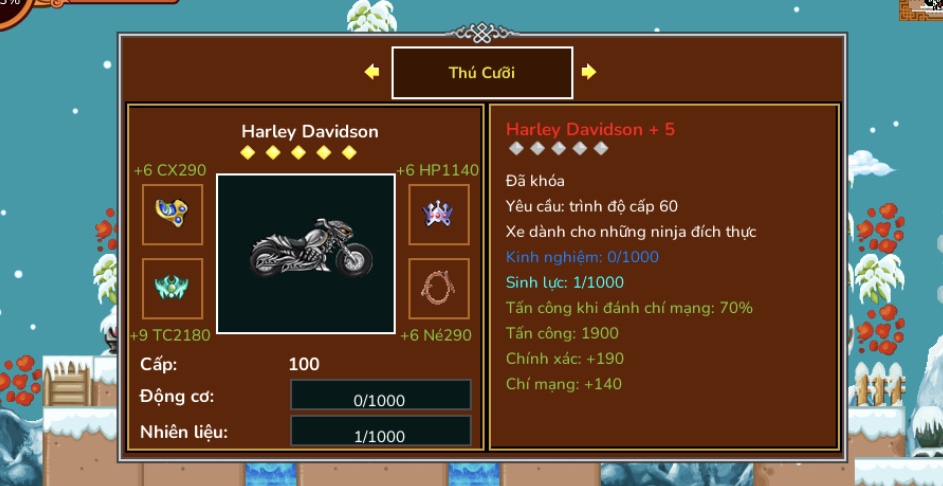Select the +6 Né290 rope ring slot
Viewport: 943px width, 486px height.
439,289
